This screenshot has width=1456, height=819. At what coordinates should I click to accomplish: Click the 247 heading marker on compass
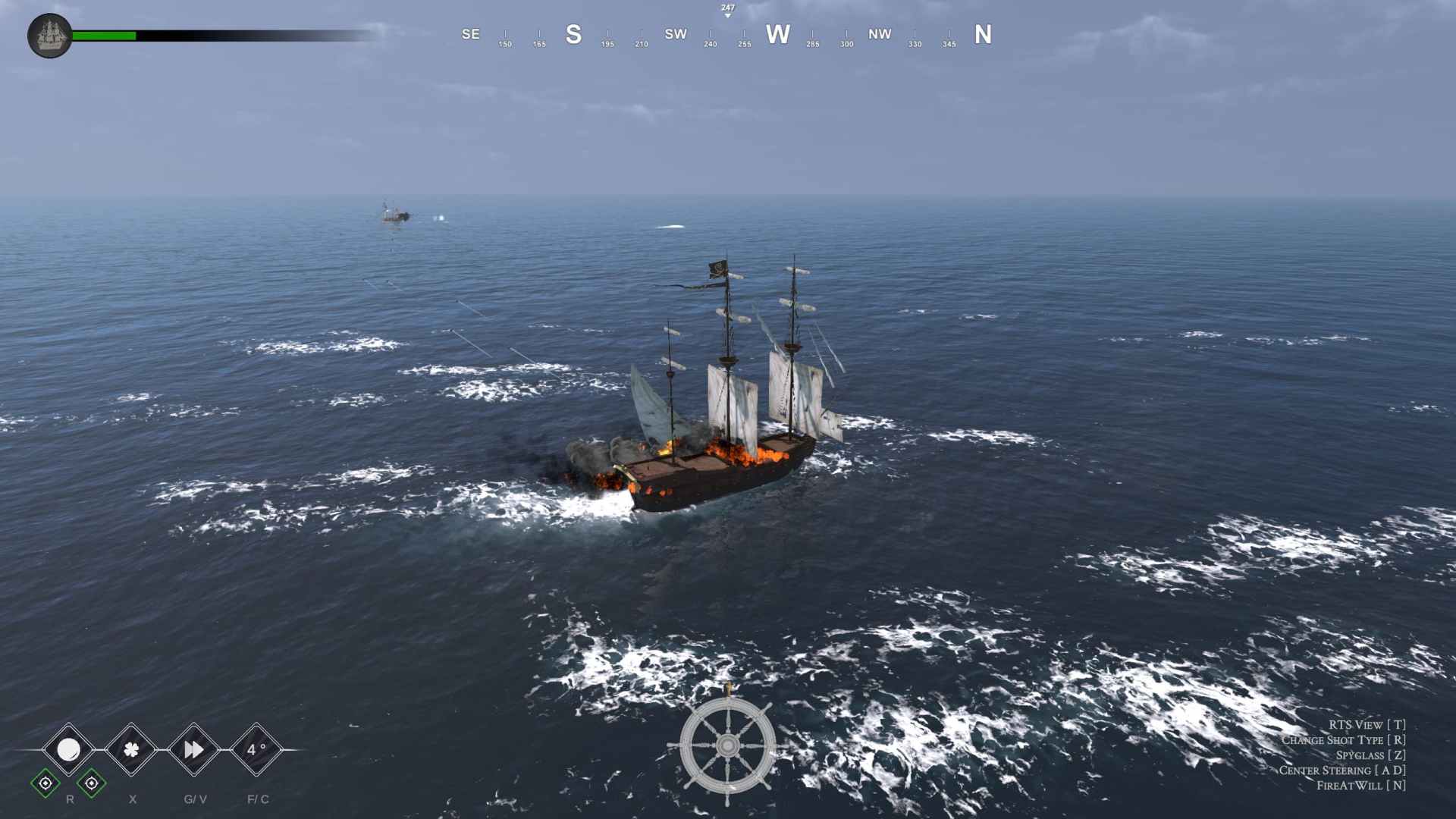[x=727, y=9]
